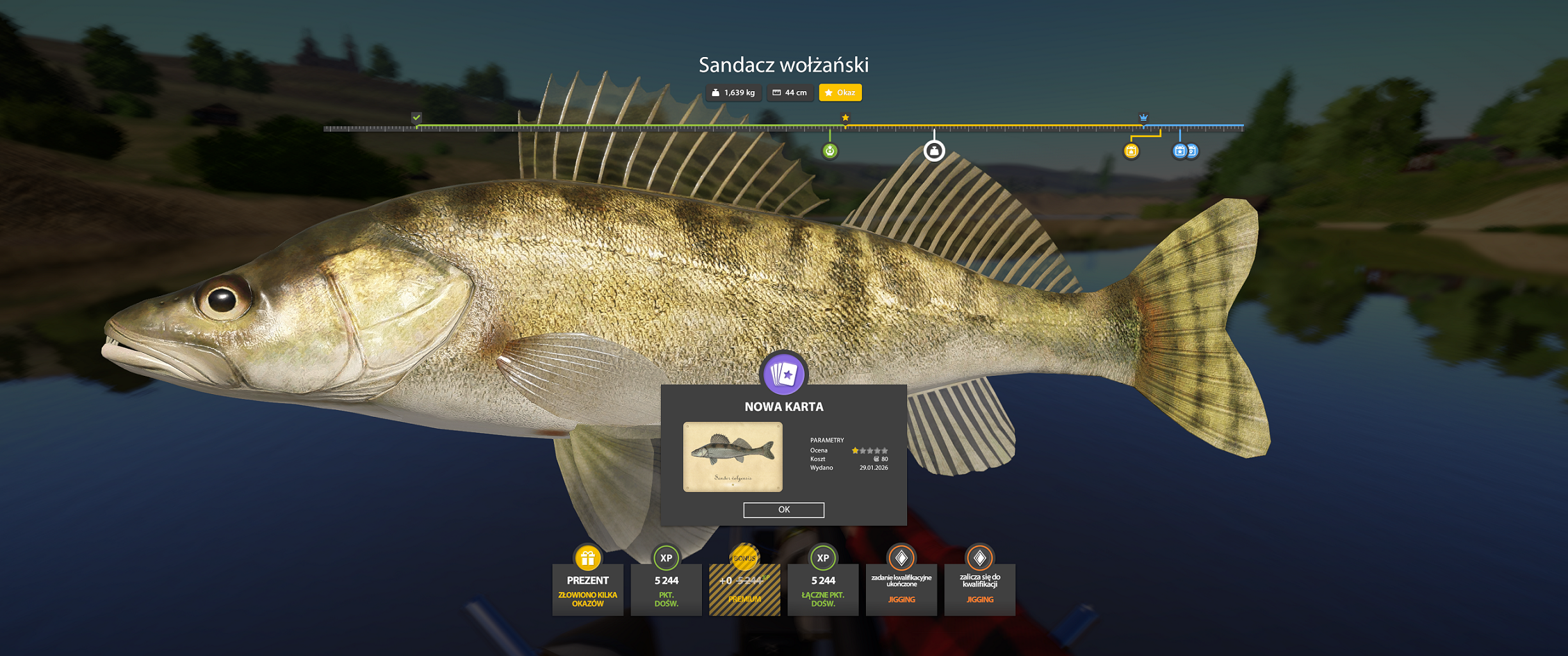Select the 'zalicza się do kwalifikacji' Jigging tile

(979, 588)
